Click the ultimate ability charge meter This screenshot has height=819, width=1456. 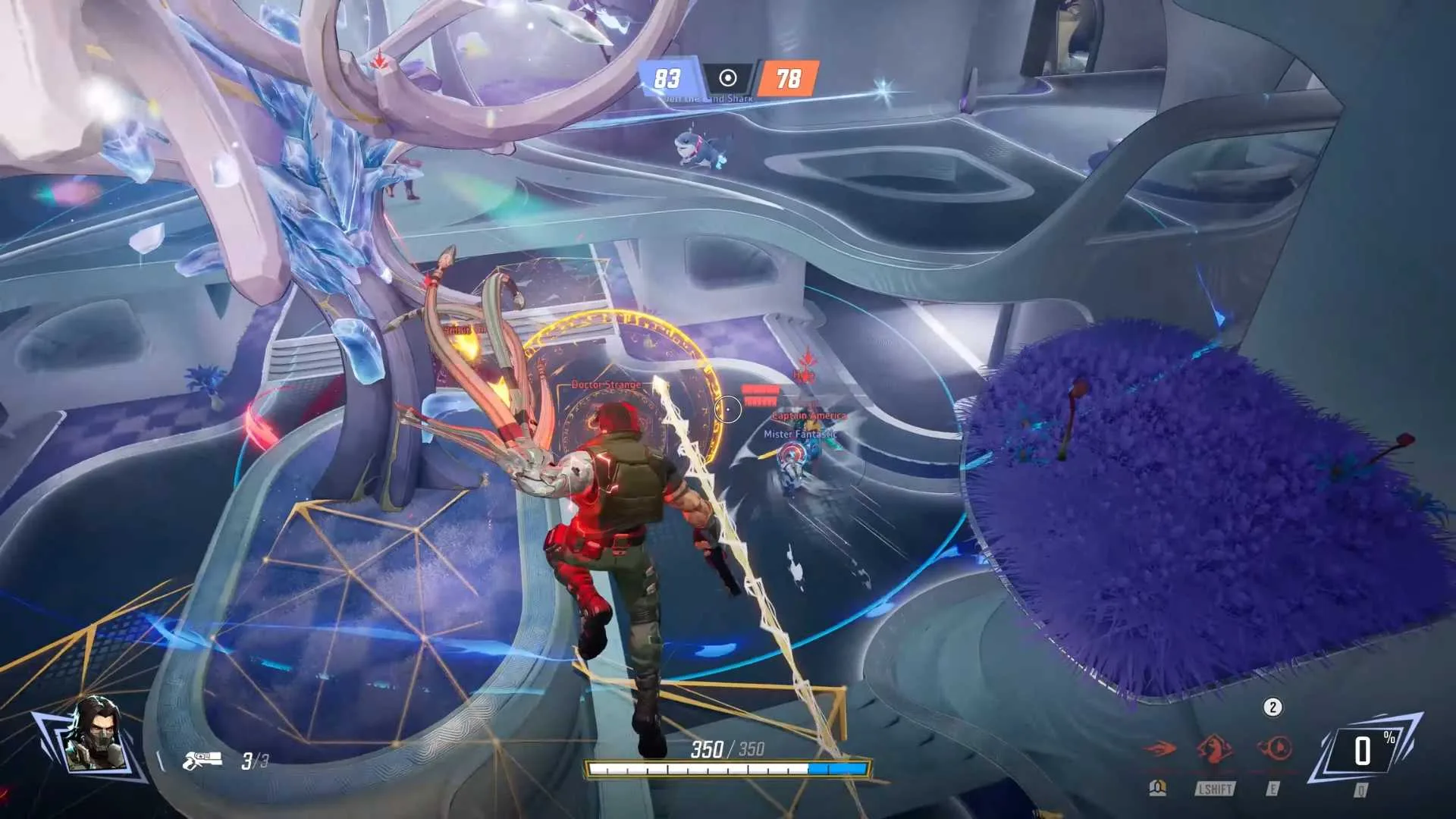point(1364,752)
